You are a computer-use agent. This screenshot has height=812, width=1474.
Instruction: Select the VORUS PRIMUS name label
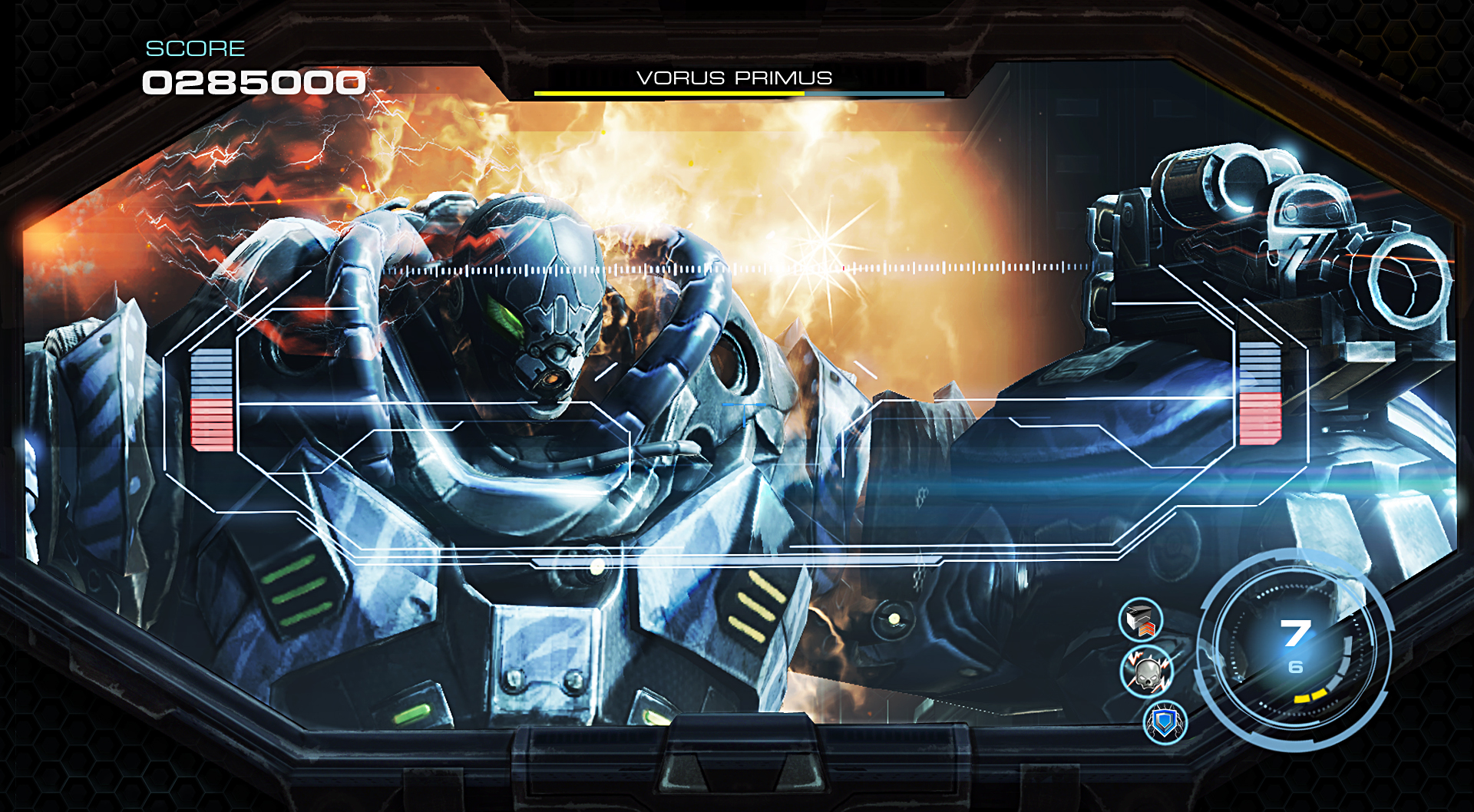pos(736,78)
